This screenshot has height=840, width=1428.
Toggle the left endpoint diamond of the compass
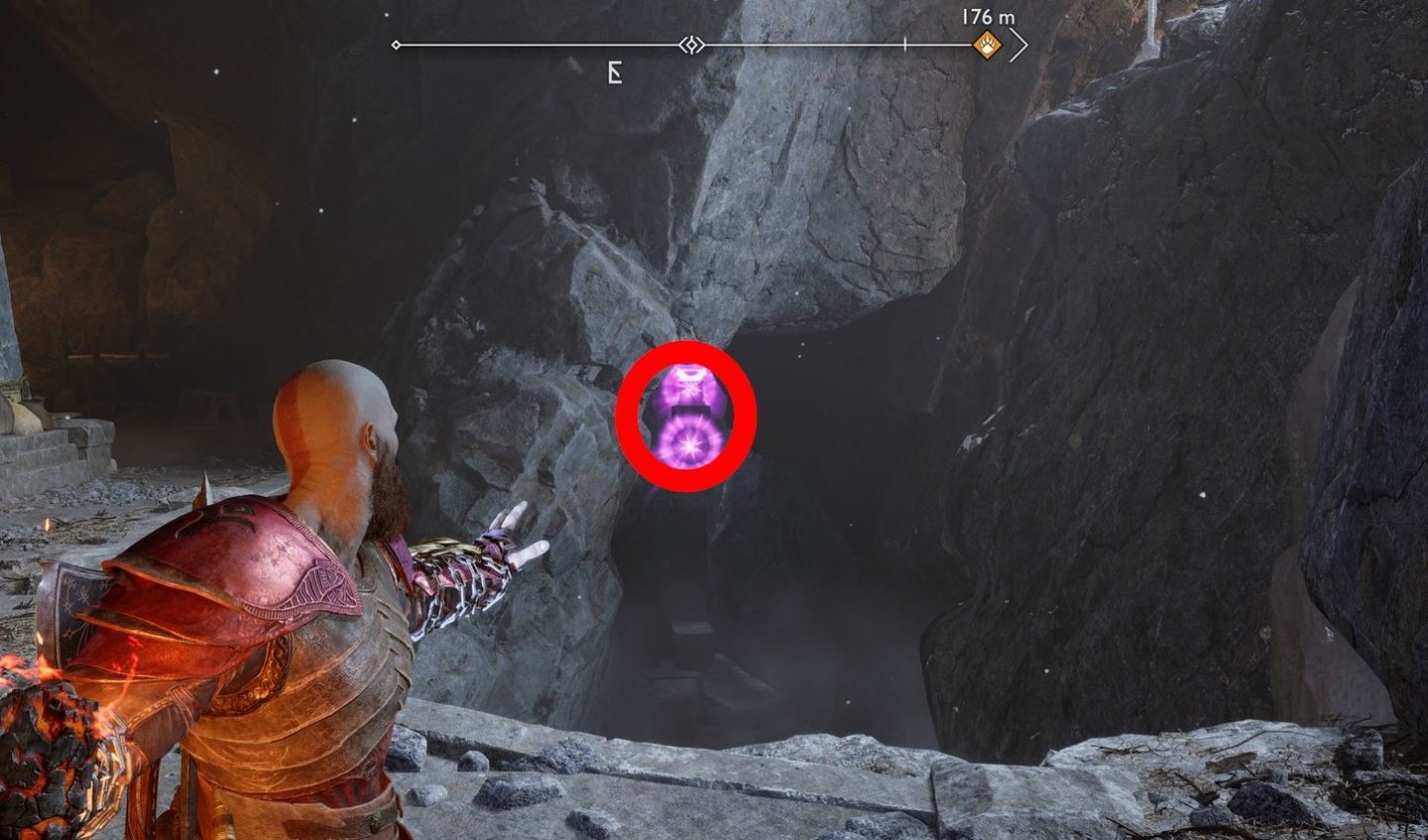pos(395,43)
